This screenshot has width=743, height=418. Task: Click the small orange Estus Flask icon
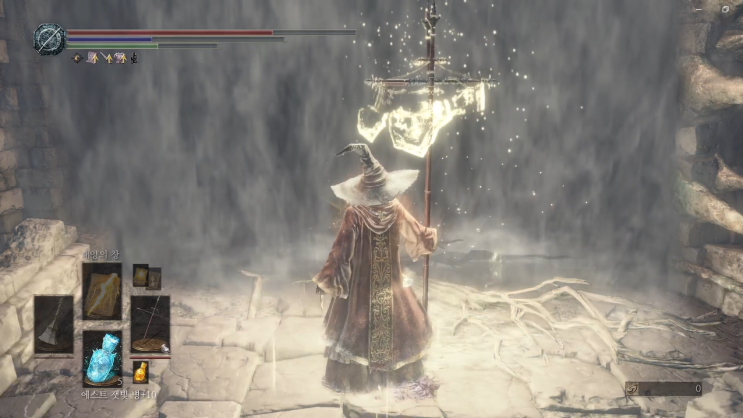point(141,372)
